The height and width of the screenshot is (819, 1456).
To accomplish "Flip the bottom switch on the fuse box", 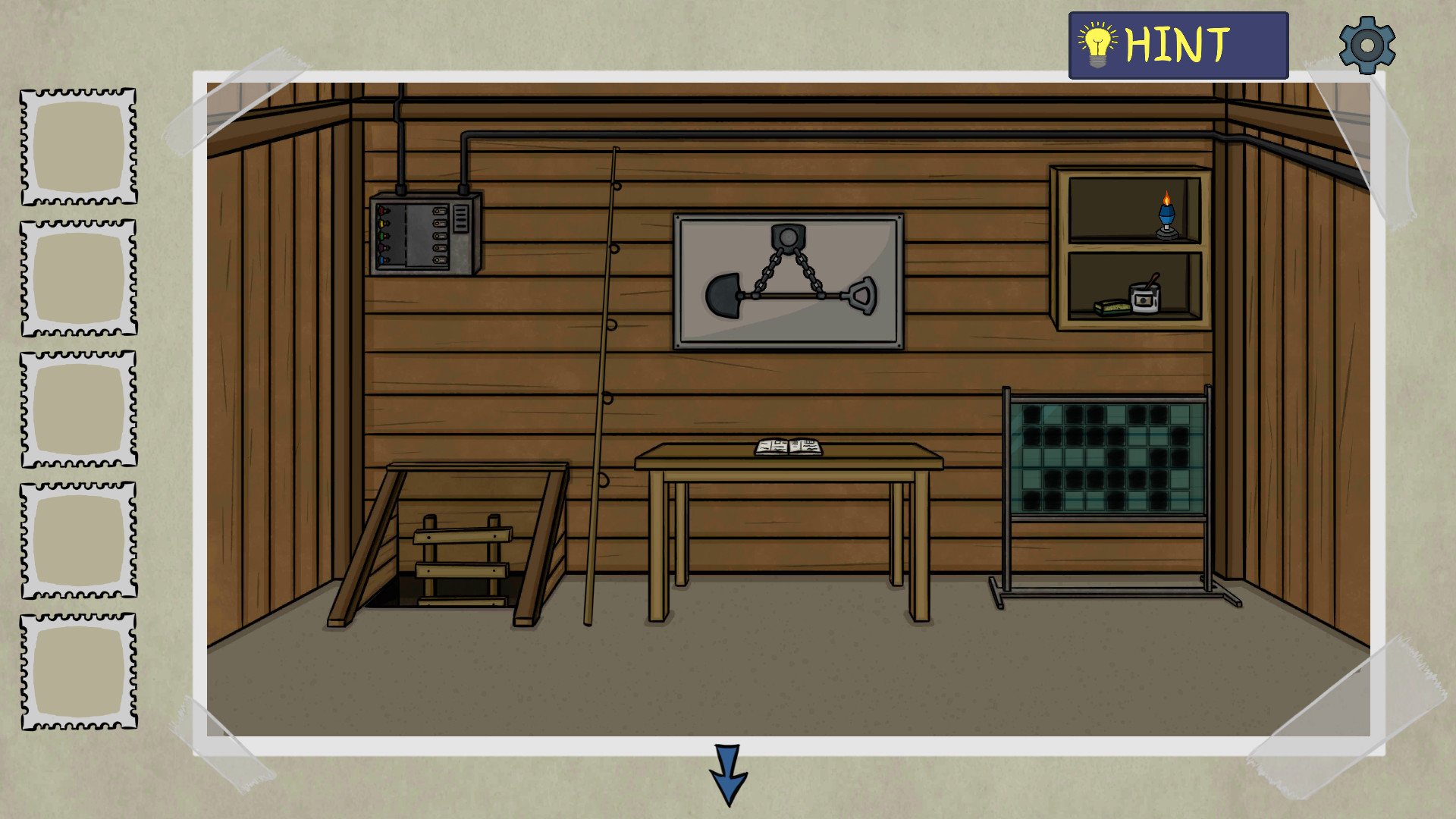I will (440, 260).
